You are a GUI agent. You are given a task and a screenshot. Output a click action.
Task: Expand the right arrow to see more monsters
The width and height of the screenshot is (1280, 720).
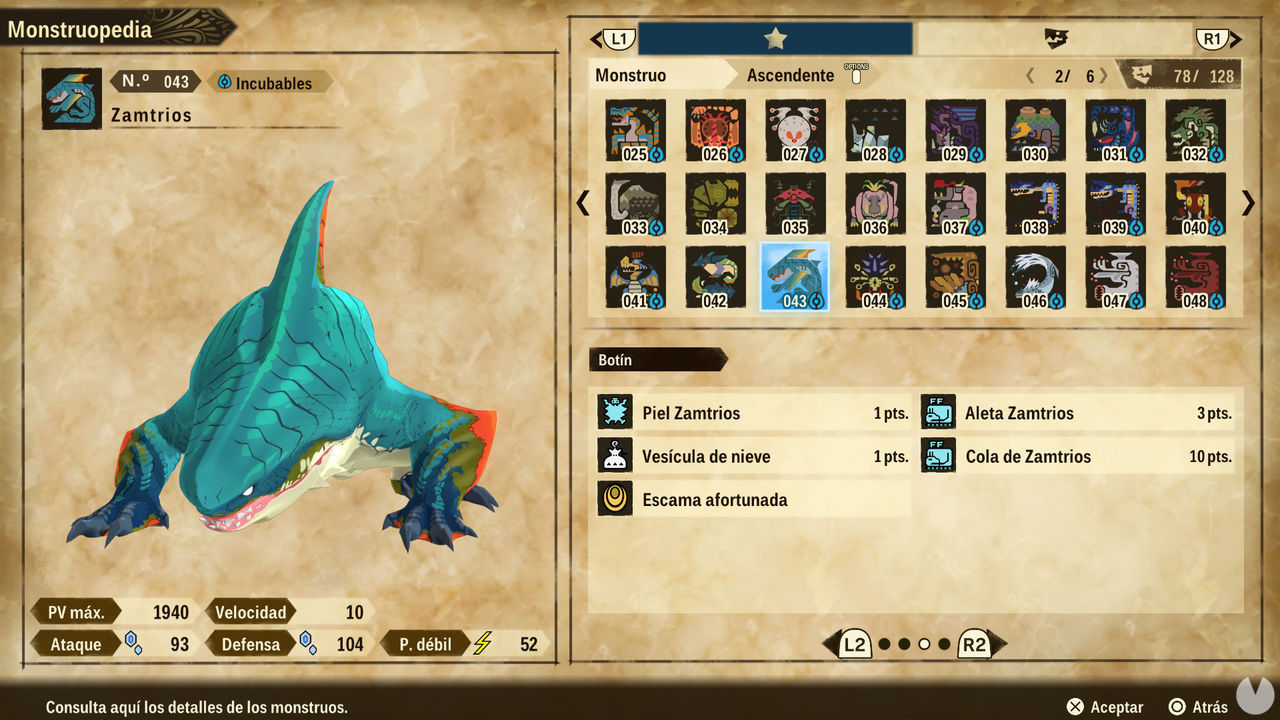[x=1247, y=203]
